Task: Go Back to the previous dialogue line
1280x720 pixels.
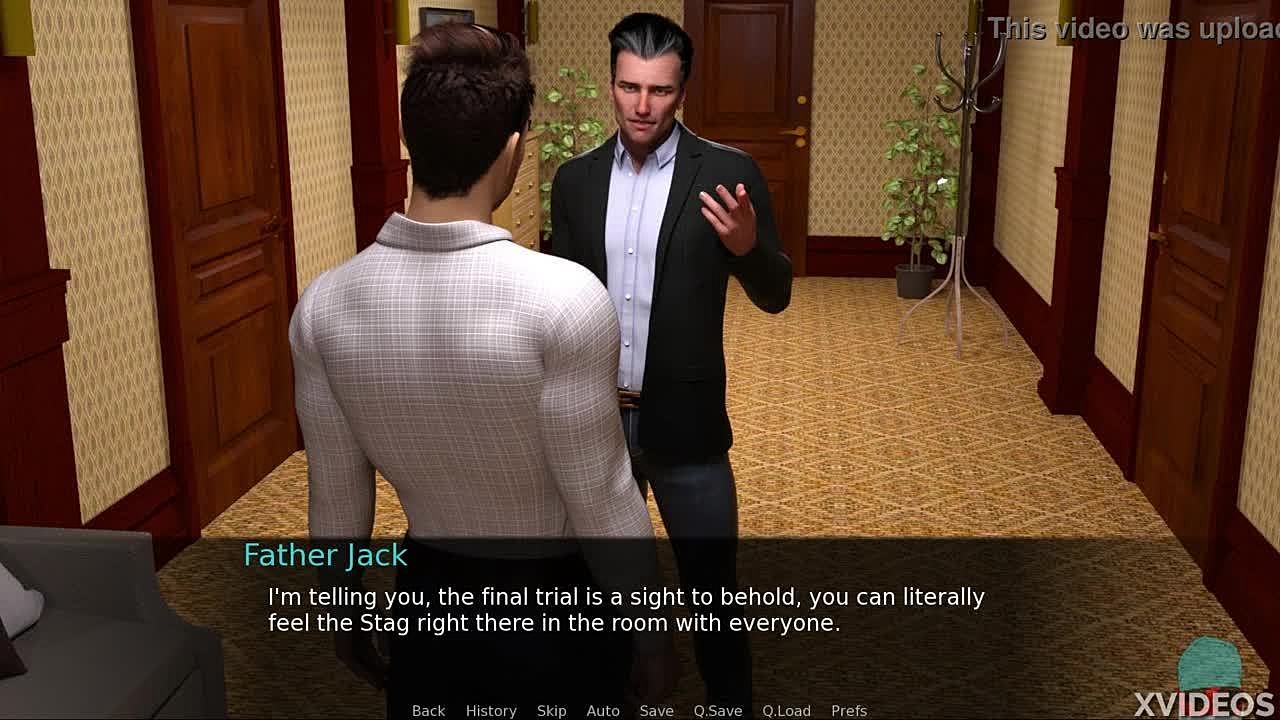Action: [x=428, y=710]
